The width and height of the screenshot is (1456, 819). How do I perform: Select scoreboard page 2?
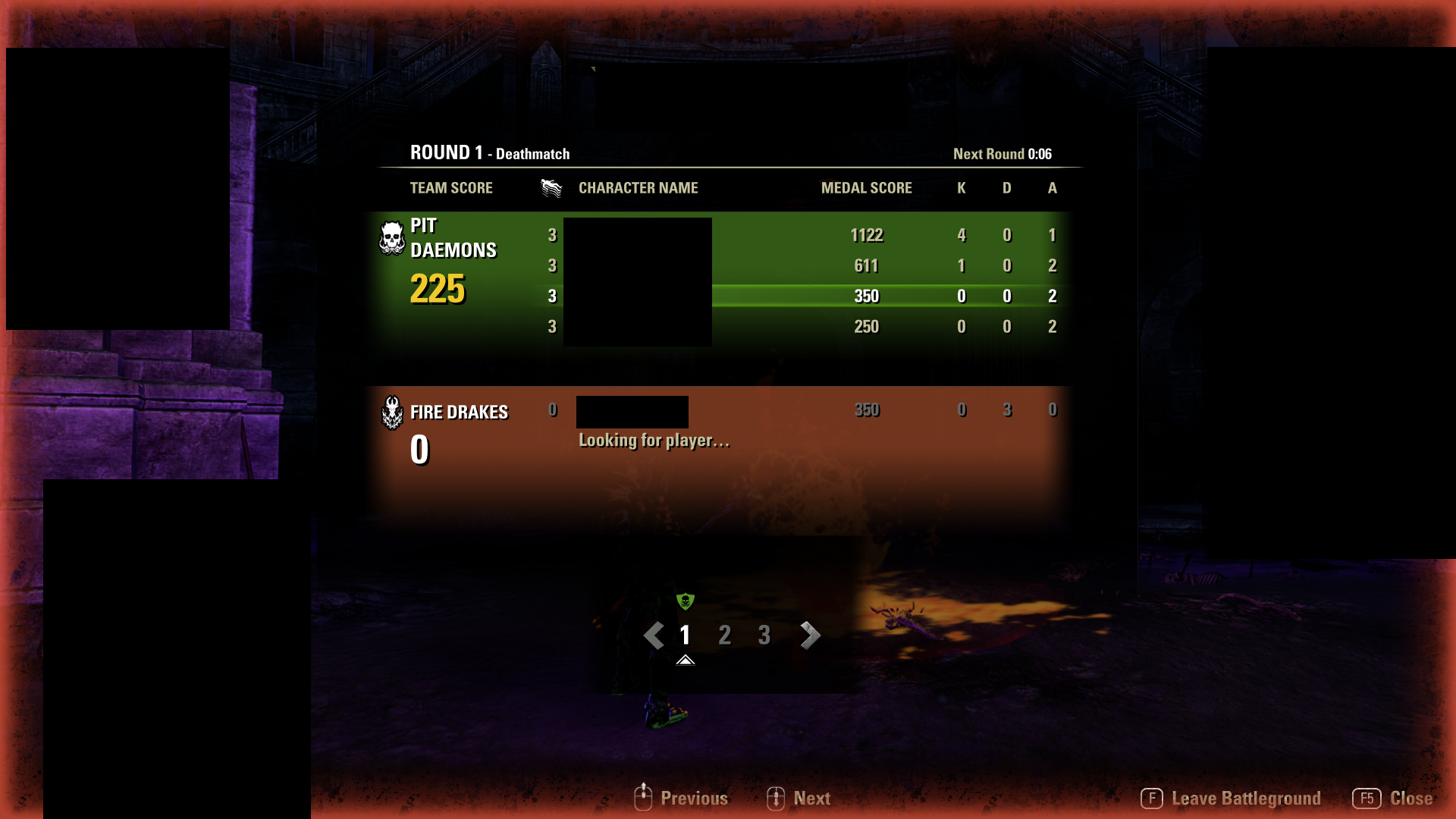pos(724,635)
